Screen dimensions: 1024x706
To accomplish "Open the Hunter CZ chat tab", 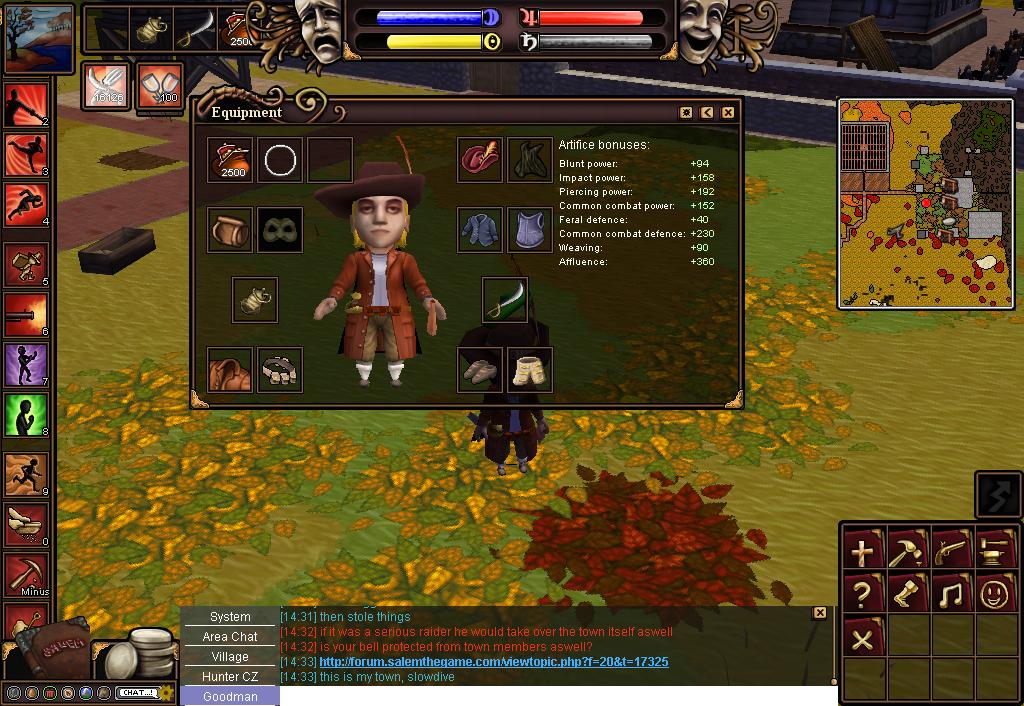I will pyautogui.click(x=230, y=677).
